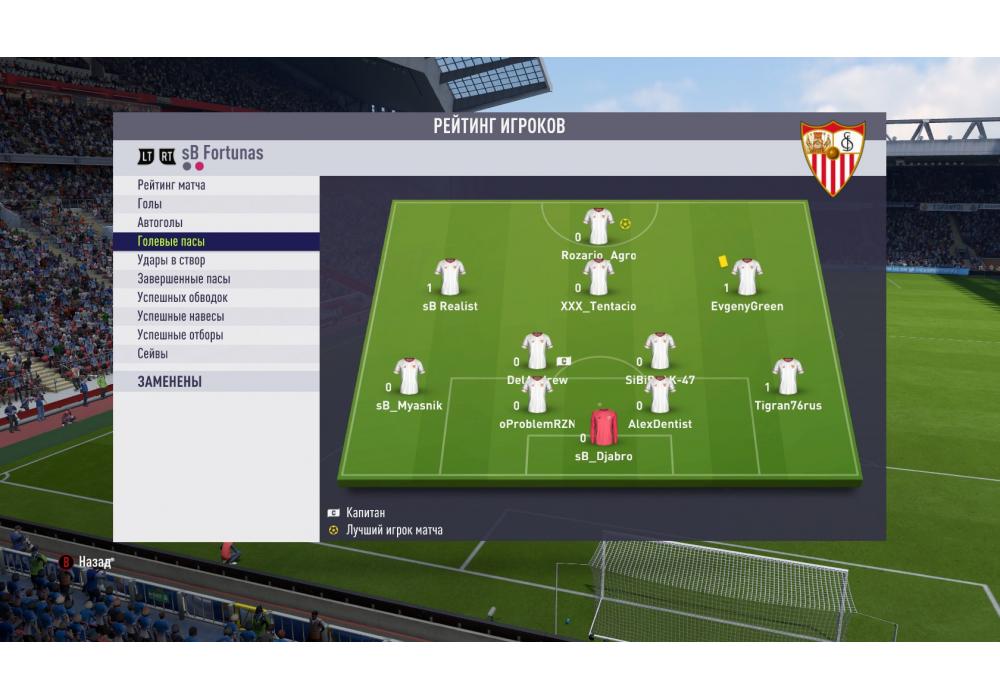Switch to Завершенные пасы stat
Screen dimensions: 1000x700
click(x=215, y=279)
